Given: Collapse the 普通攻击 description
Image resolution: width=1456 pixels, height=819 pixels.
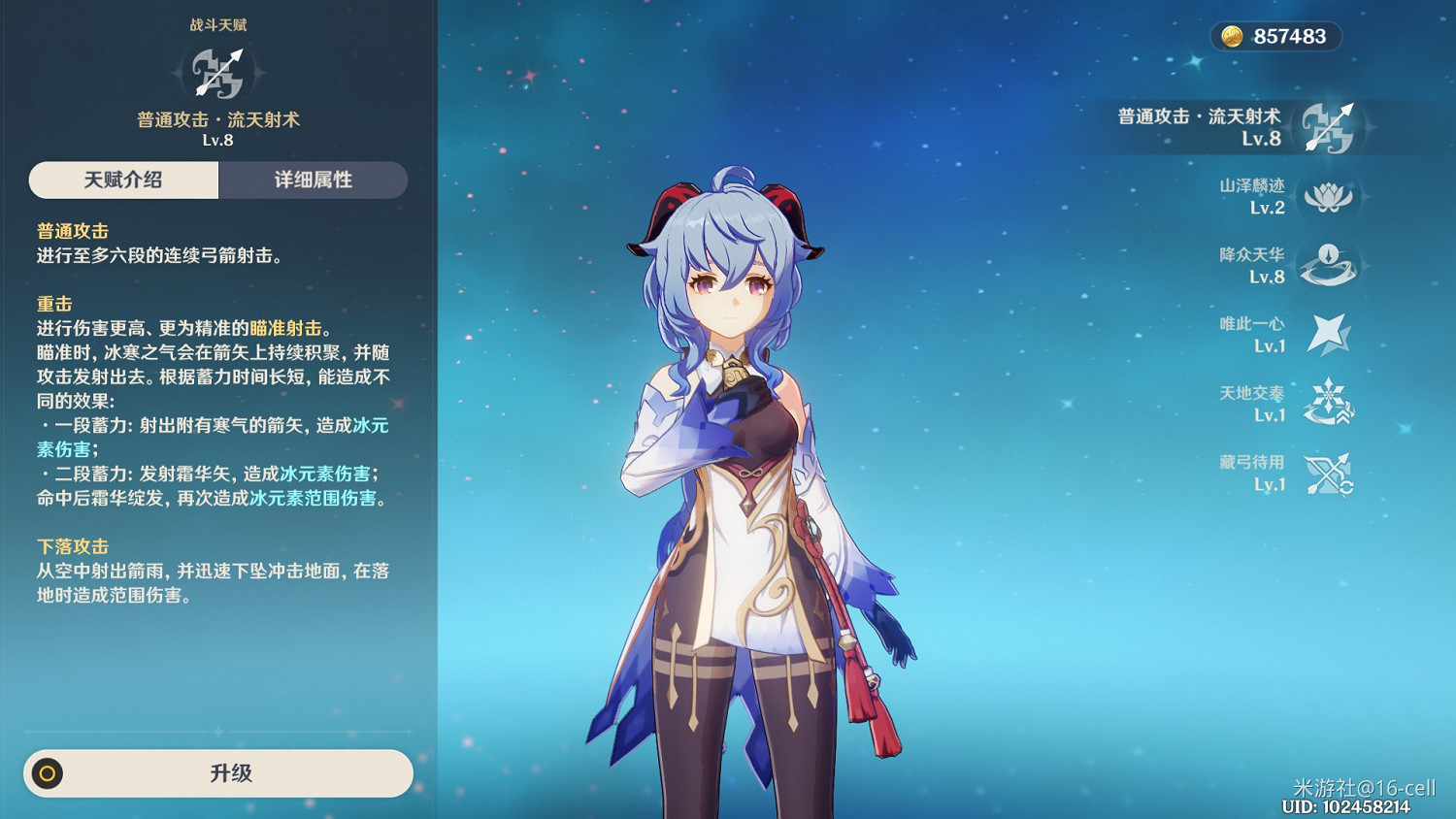Looking at the screenshot, I should tap(73, 231).
